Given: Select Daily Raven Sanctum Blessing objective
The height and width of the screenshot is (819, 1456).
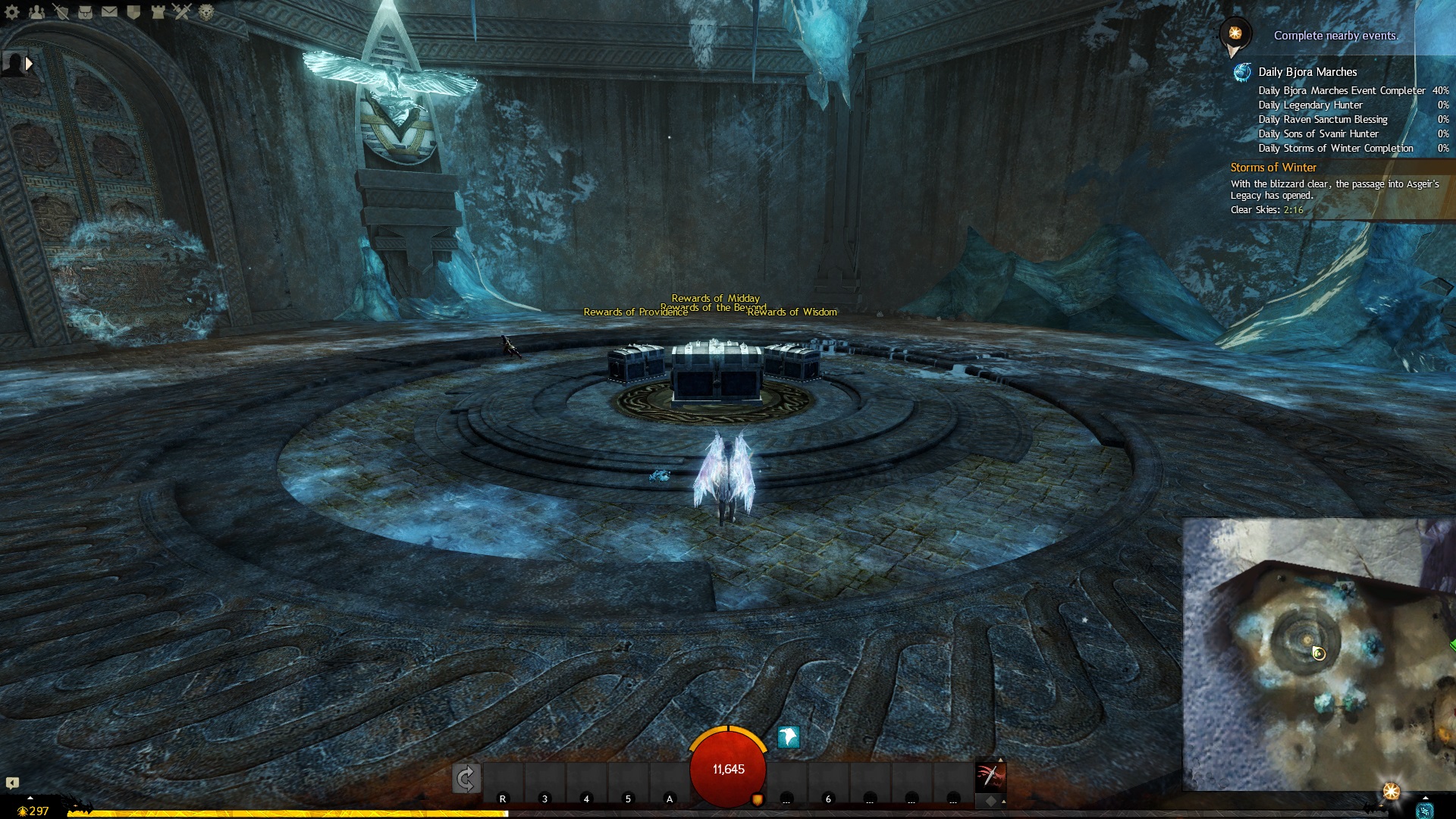Looking at the screenshot, I should point(1323,119).
